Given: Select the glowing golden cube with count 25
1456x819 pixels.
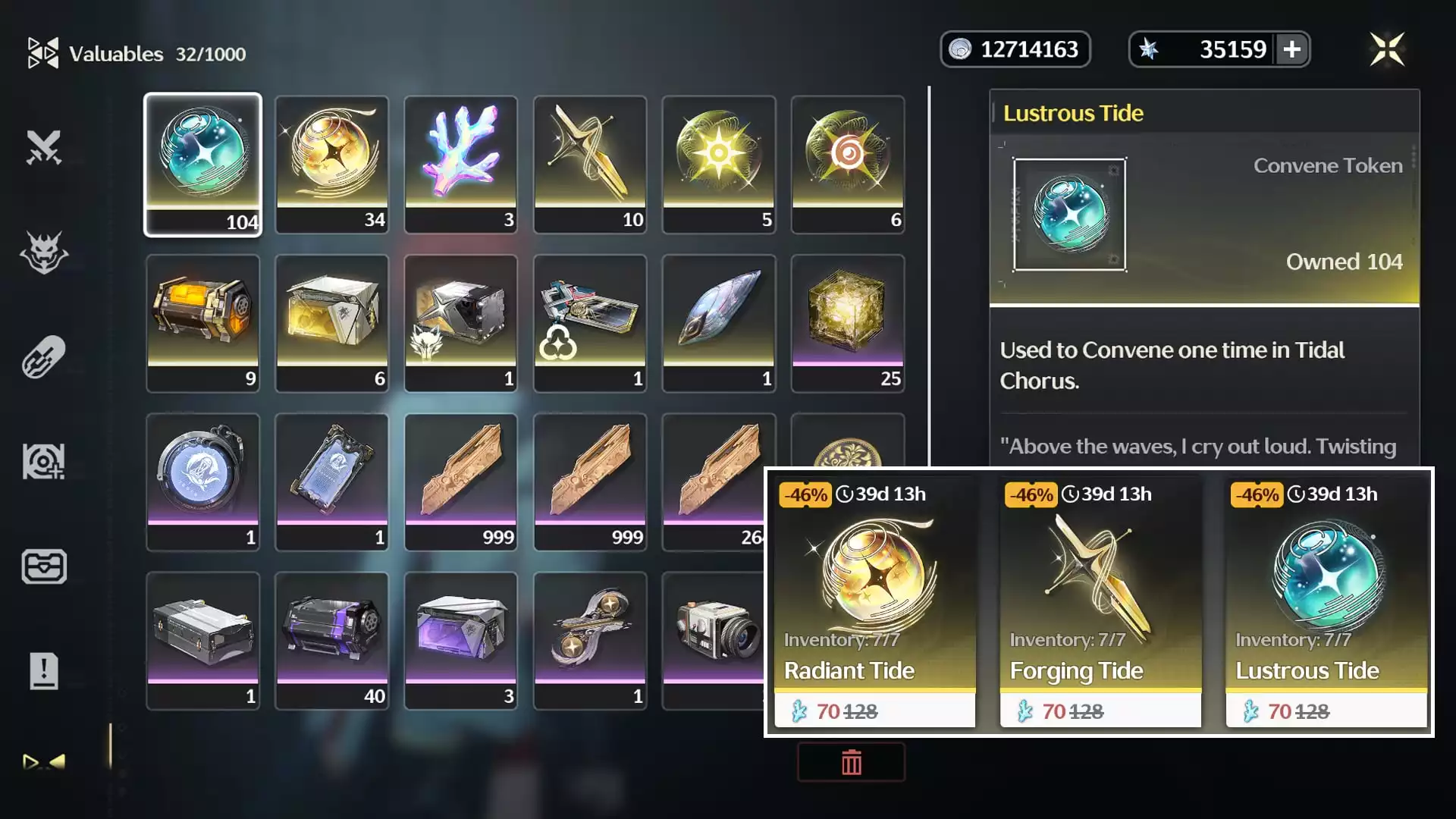Looking at the screenshot, I should point(848,322).
